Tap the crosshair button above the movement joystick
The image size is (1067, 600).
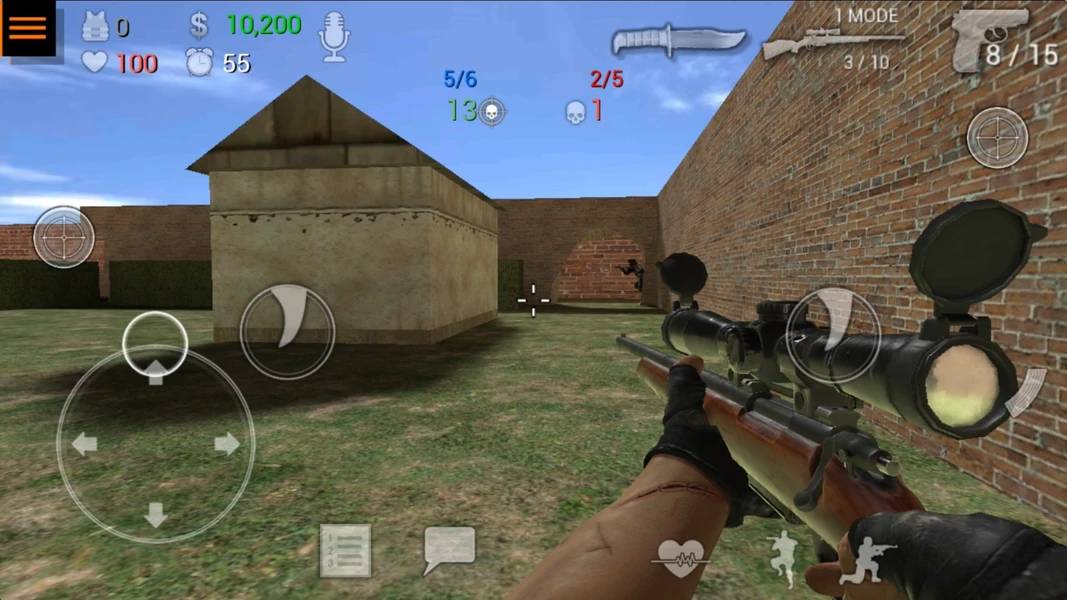64,238
